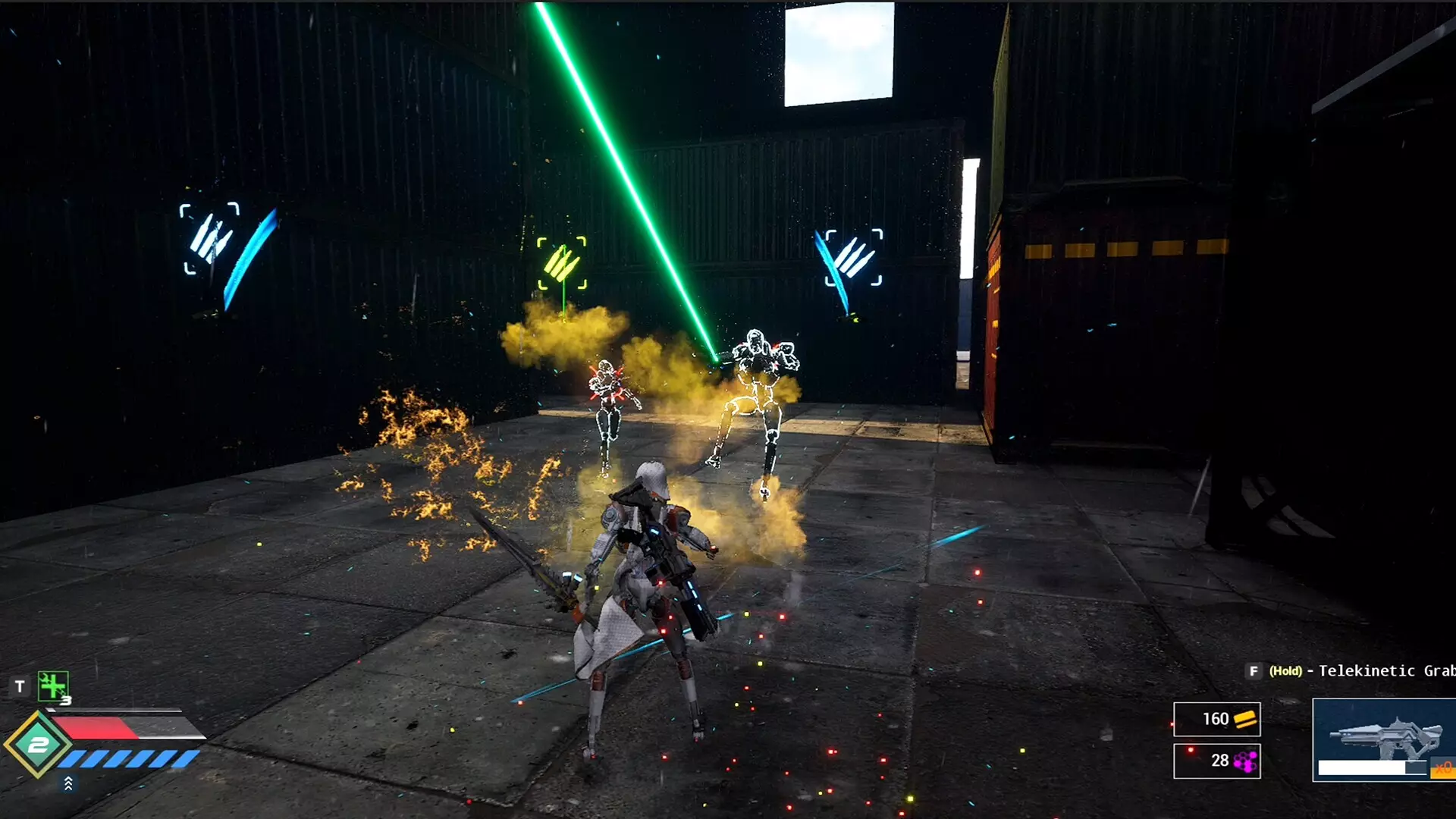Screen dimensions: 1456x819
Task: Click the yellow claw enemy marker
Action: [561, 262]
